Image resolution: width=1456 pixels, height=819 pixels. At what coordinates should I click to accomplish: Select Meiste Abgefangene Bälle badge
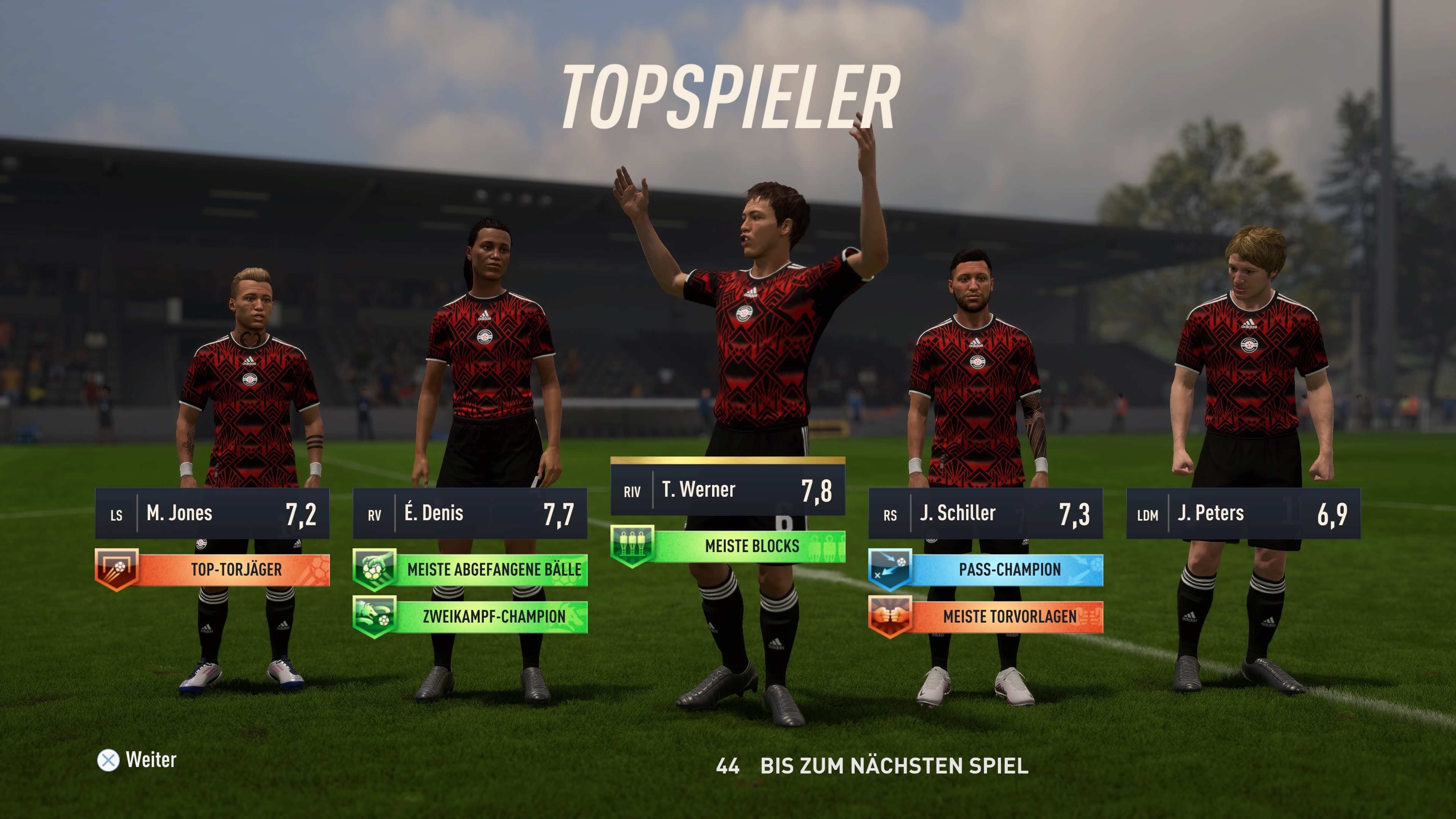(470, 569)
